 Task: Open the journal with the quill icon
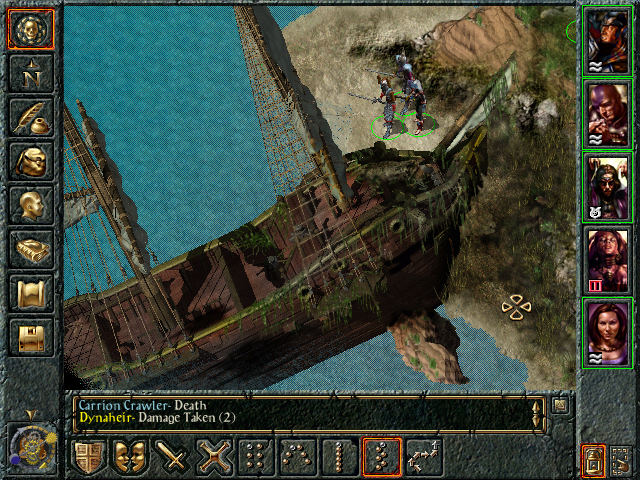(31, 117)
